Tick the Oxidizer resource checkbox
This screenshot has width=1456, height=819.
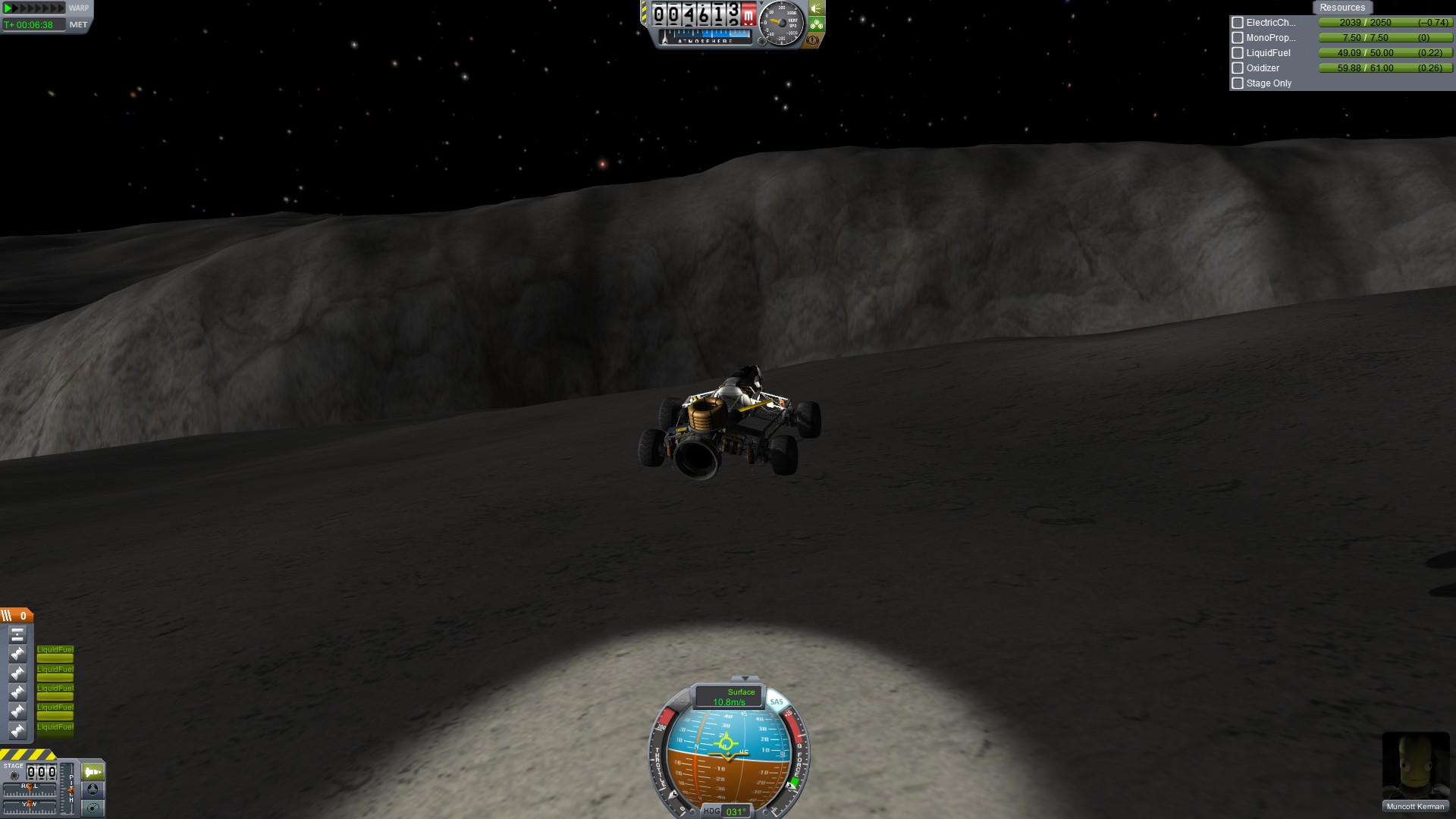[x=1238, y=68]
